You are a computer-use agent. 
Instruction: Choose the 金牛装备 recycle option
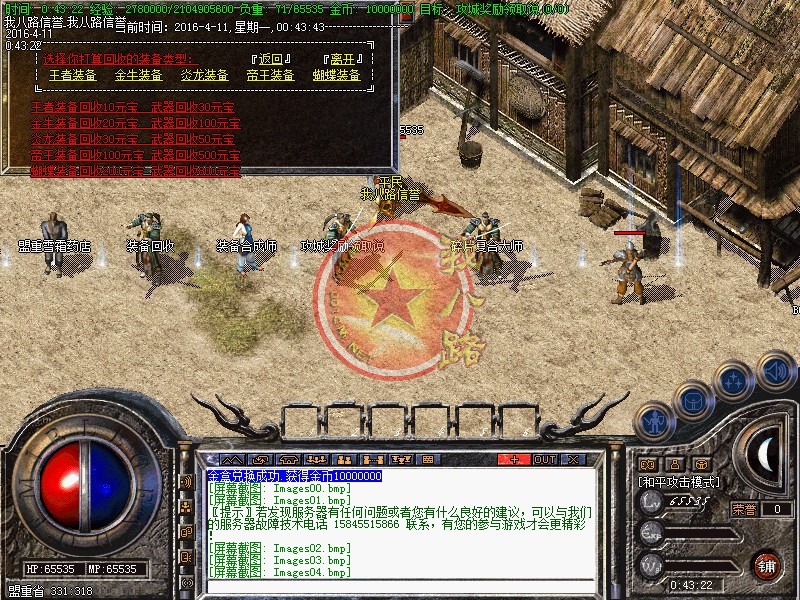pos(138,75)
